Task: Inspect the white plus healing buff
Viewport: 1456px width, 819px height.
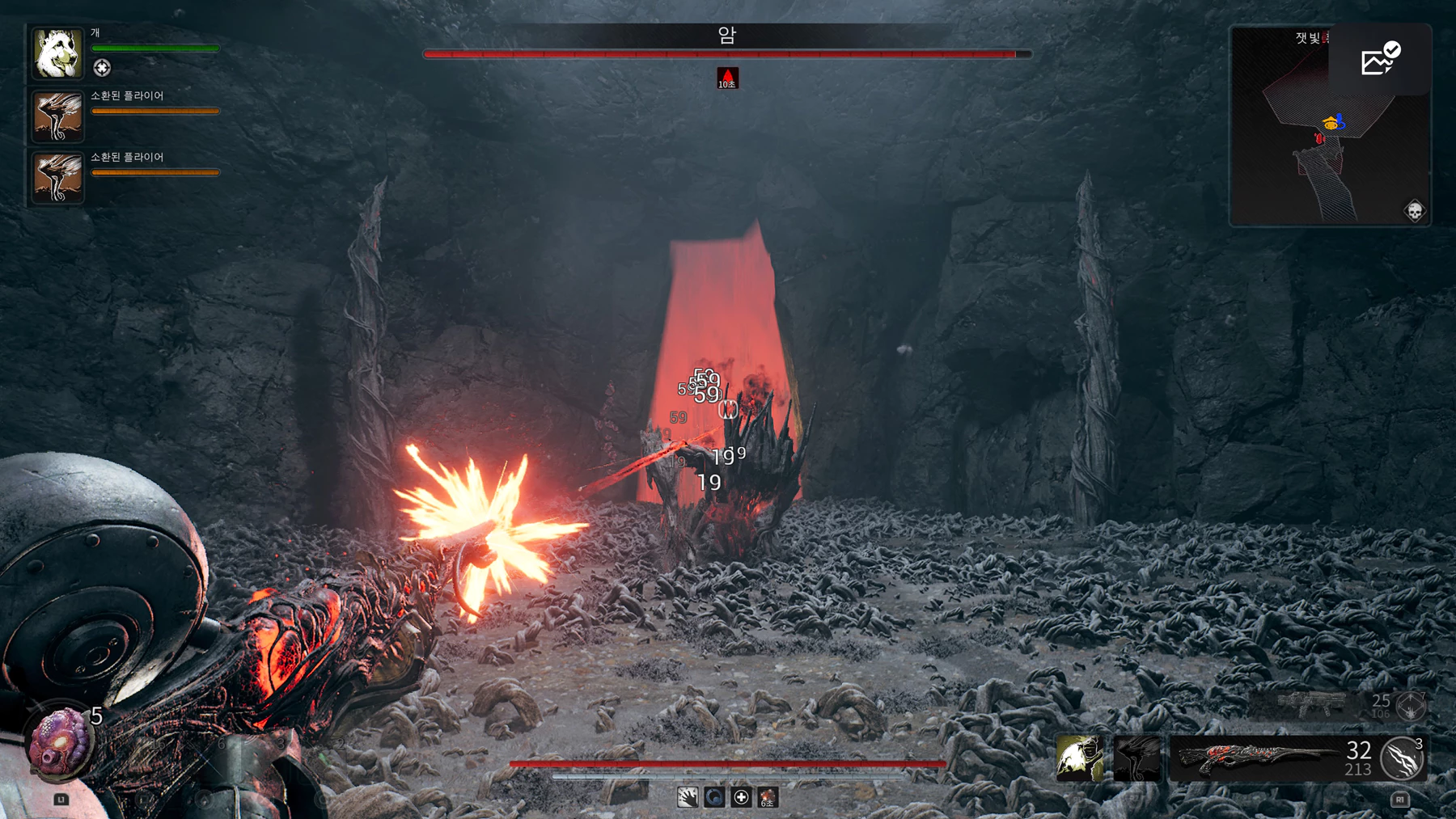Action: tap(741, 798)
